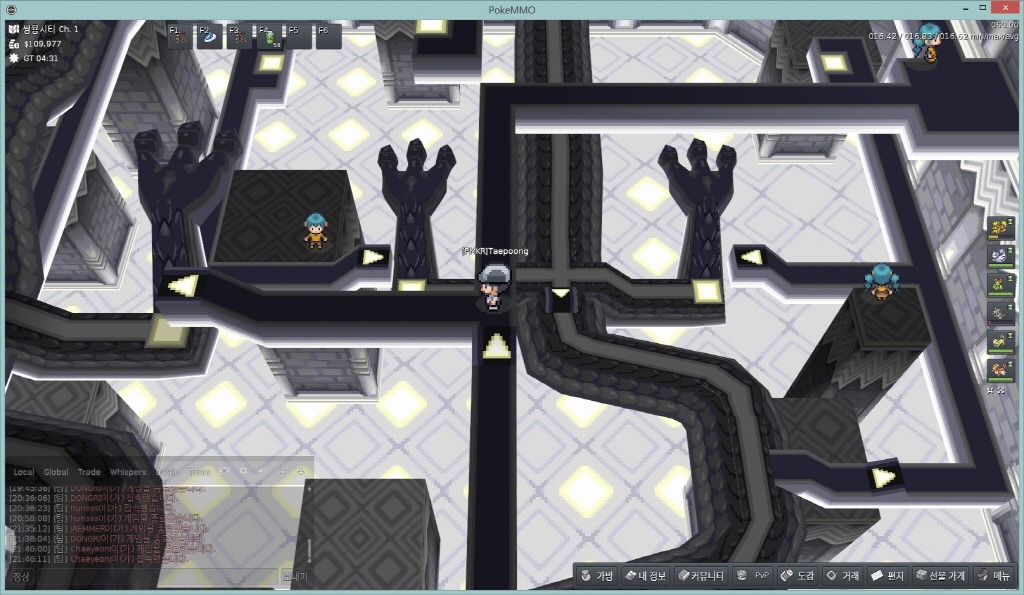Open the 커뮤니티 community panel
The width and height of the screenshot is (1024, 595).
[x=699, y=576]
